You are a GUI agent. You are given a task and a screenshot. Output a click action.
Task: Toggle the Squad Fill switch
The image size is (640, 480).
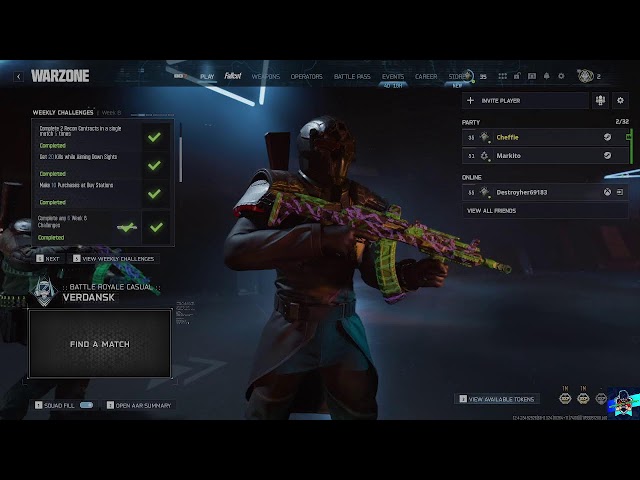(x=86, y=405)
